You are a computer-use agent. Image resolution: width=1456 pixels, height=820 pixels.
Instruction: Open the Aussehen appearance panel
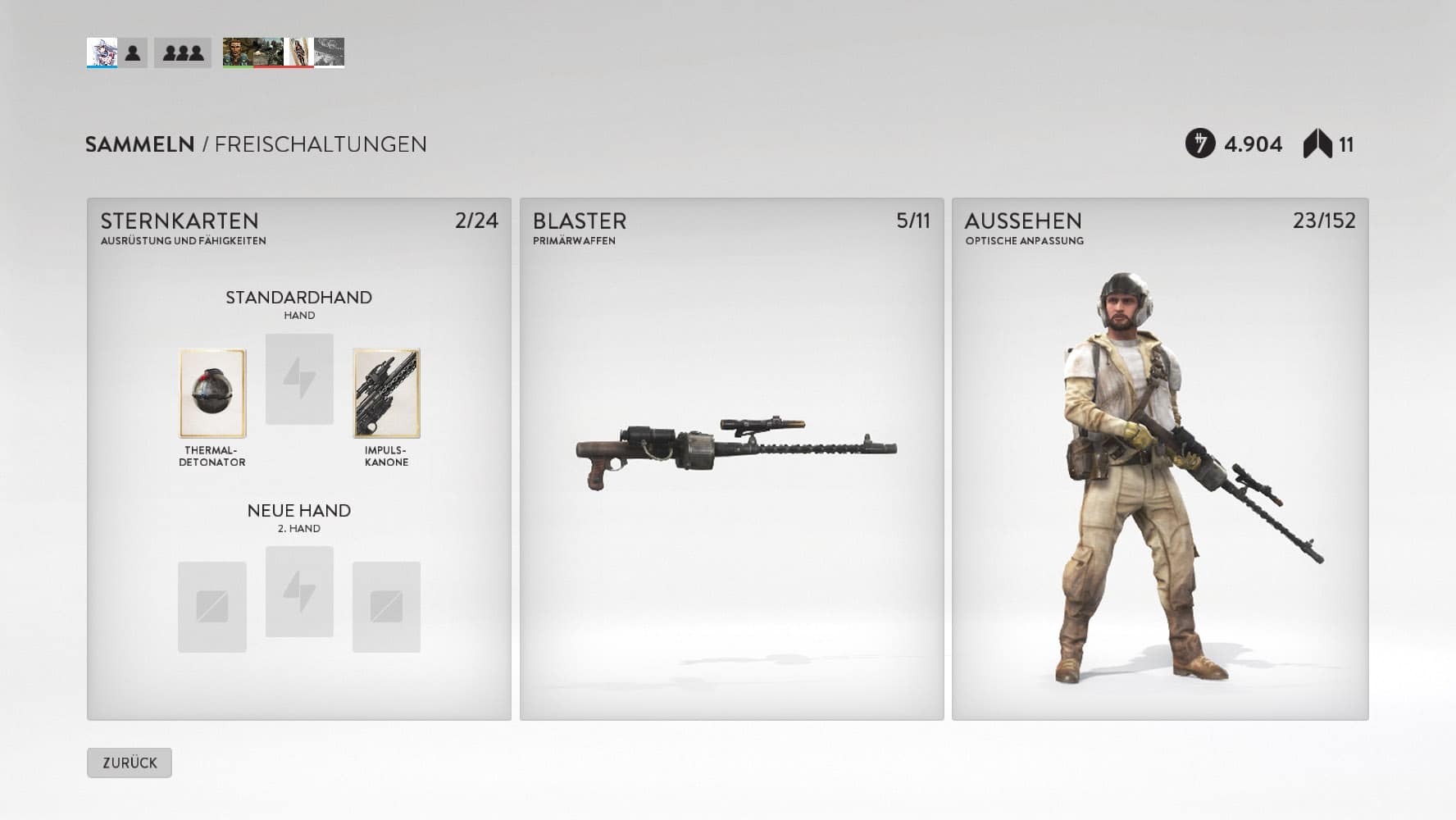[1159, 459]
